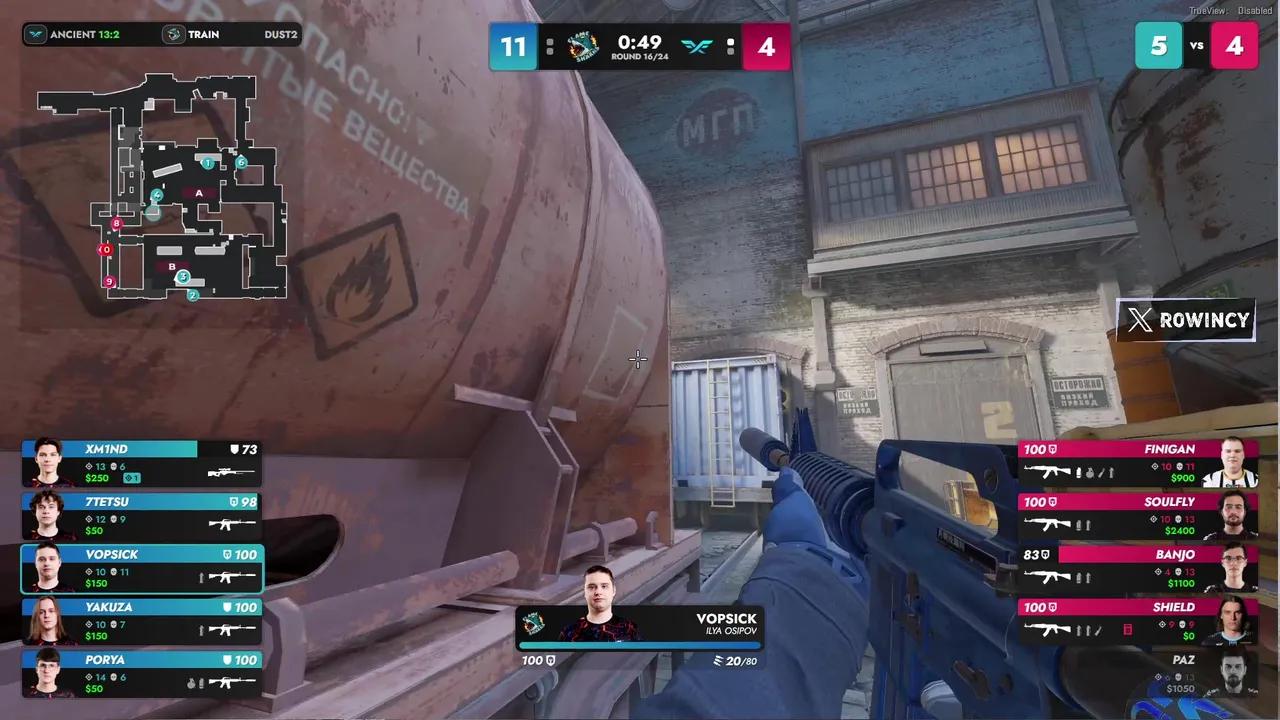Select SHIELD's red defuse kit icon

point(1128,628)
